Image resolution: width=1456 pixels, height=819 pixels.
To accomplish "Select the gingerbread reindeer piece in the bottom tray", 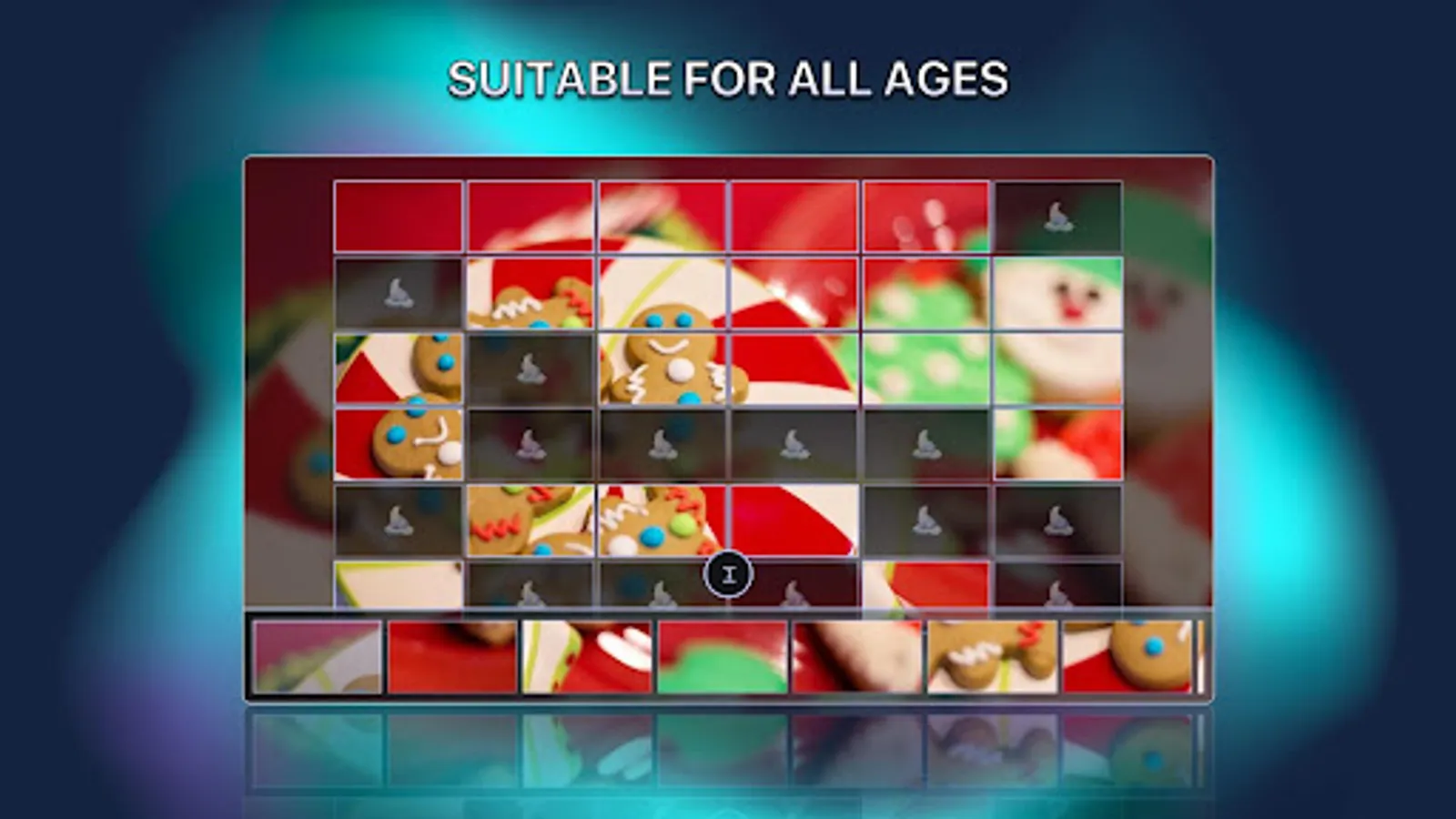I will point(990,658).
